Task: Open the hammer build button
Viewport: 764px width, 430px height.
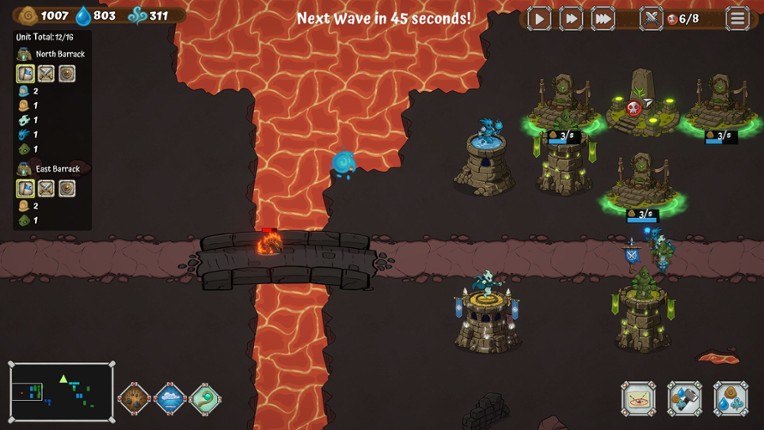Action: click(685, 399)
